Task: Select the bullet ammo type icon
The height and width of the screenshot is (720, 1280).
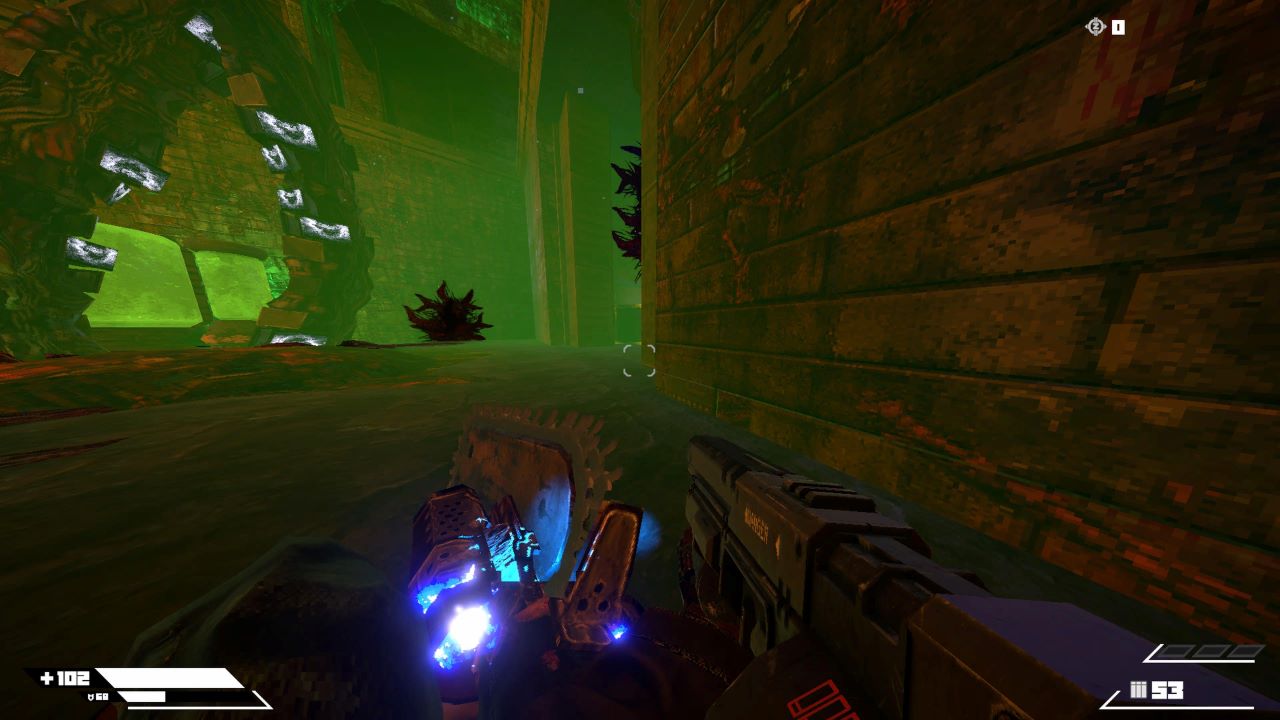Action: click(x=1138, y=690)
